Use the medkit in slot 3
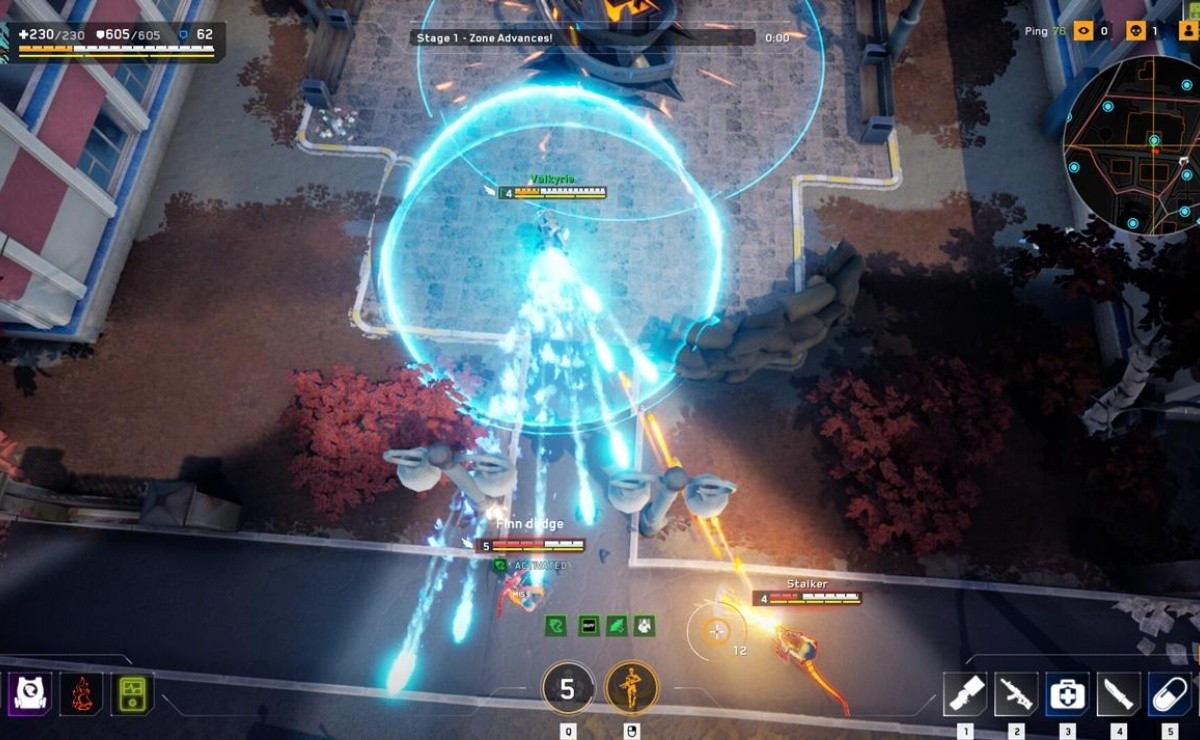This screenshot has height=740, width=1200. coord(1067,694)
